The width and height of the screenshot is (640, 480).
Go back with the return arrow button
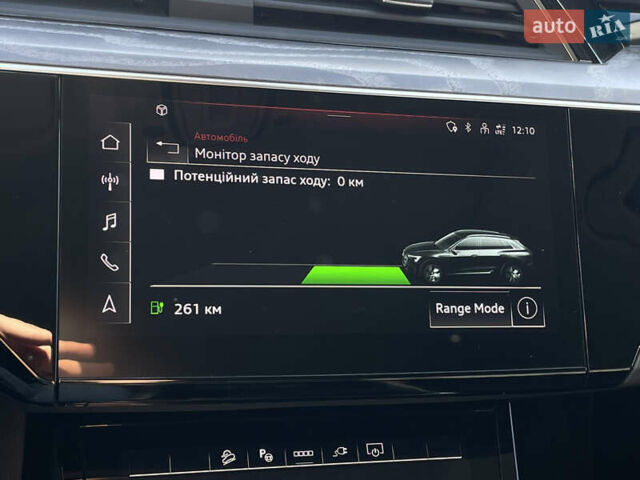167,150
